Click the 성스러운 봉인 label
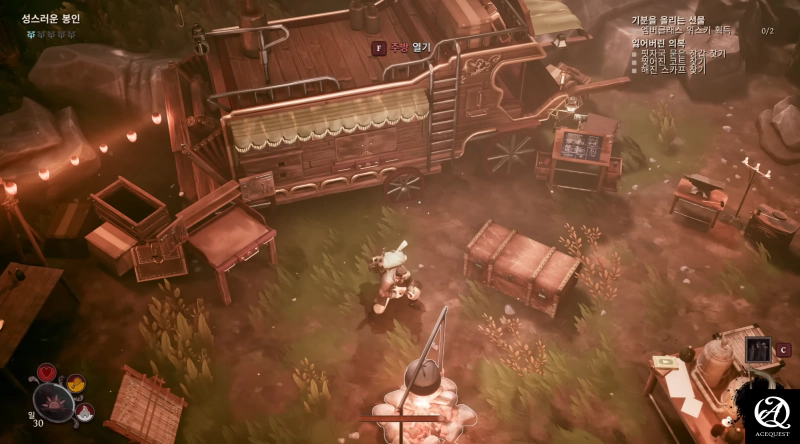The width and height of the screenshot is (800, 444). [51, 18]
